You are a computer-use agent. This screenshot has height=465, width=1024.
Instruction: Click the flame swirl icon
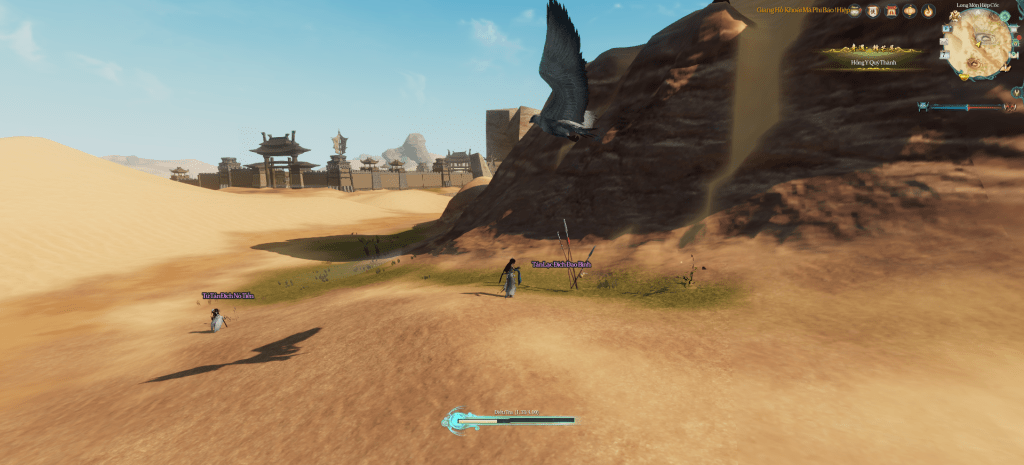tap(928, 11)
